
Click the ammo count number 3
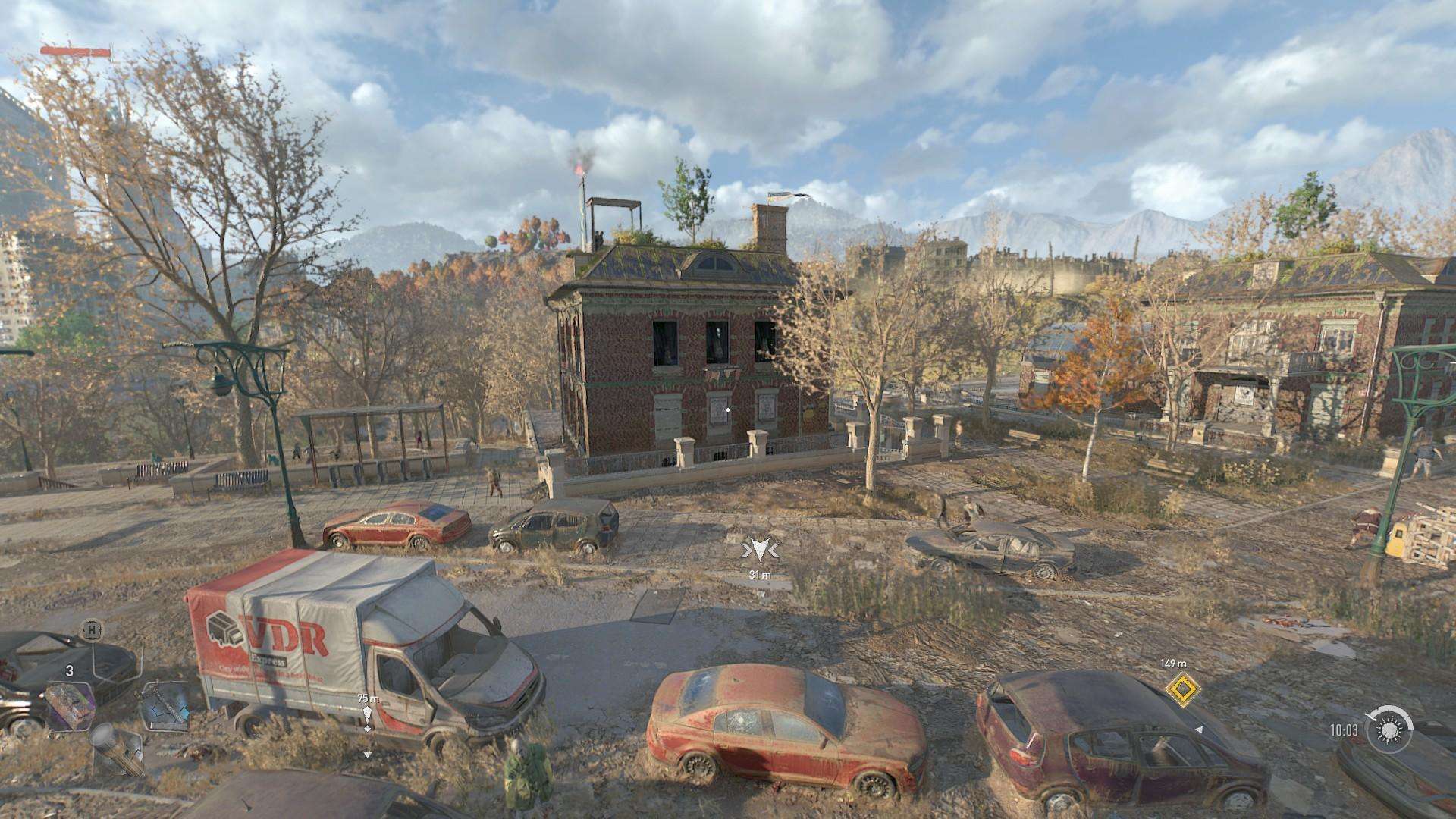pyautogui.click(x=70, y=670)
